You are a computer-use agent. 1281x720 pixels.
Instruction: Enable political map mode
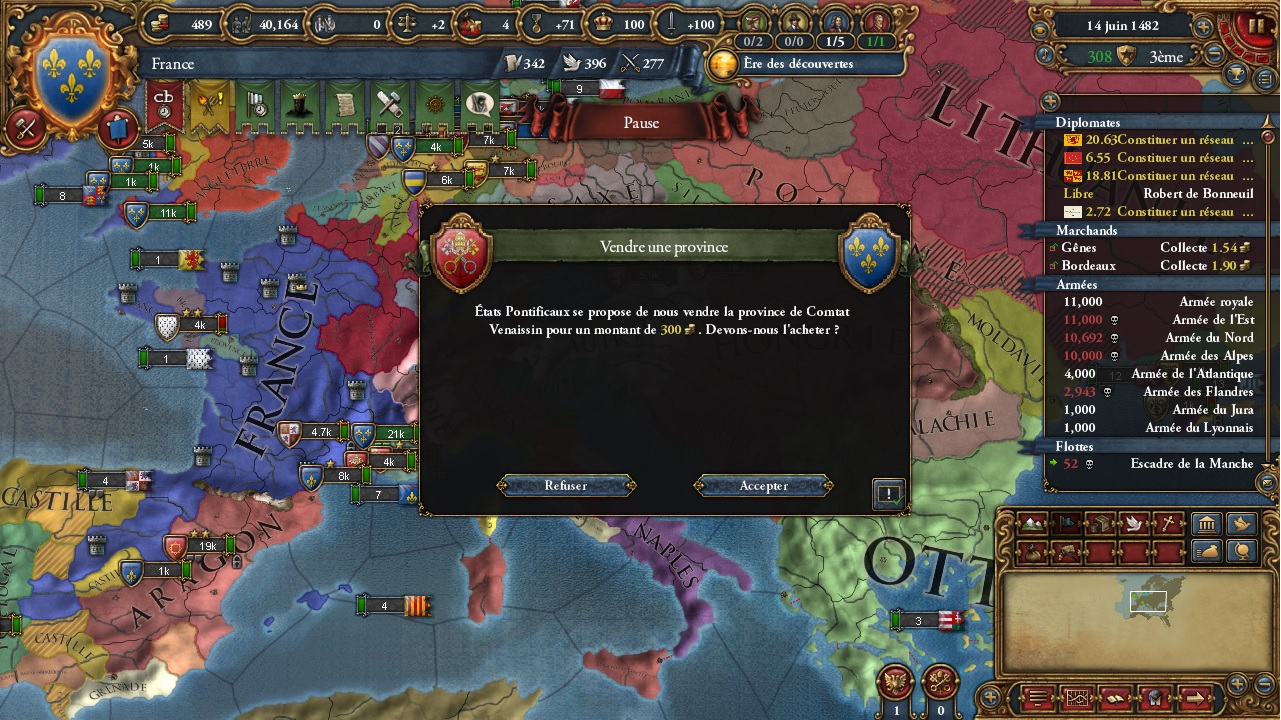[x=1066, y=525]
